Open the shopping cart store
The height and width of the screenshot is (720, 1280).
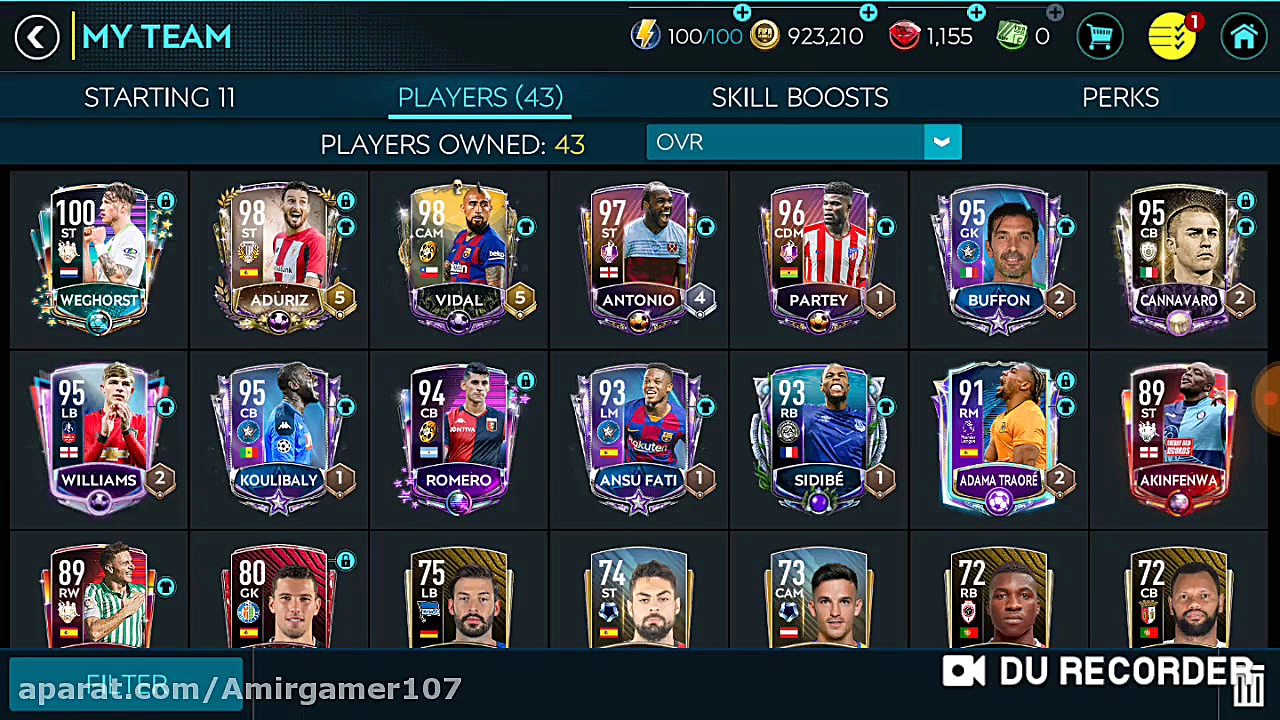pyautogui.click(x=1100, y=38)
